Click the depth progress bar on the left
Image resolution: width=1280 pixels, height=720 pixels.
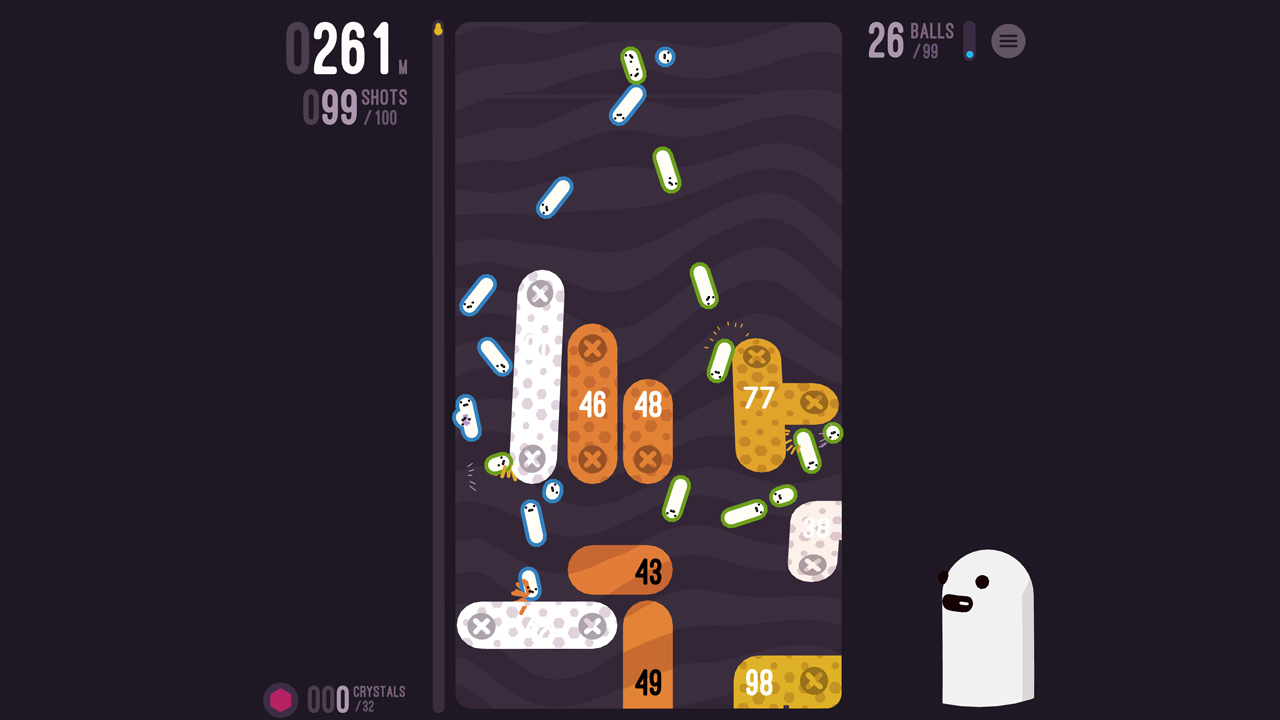(x=440, y=360)
